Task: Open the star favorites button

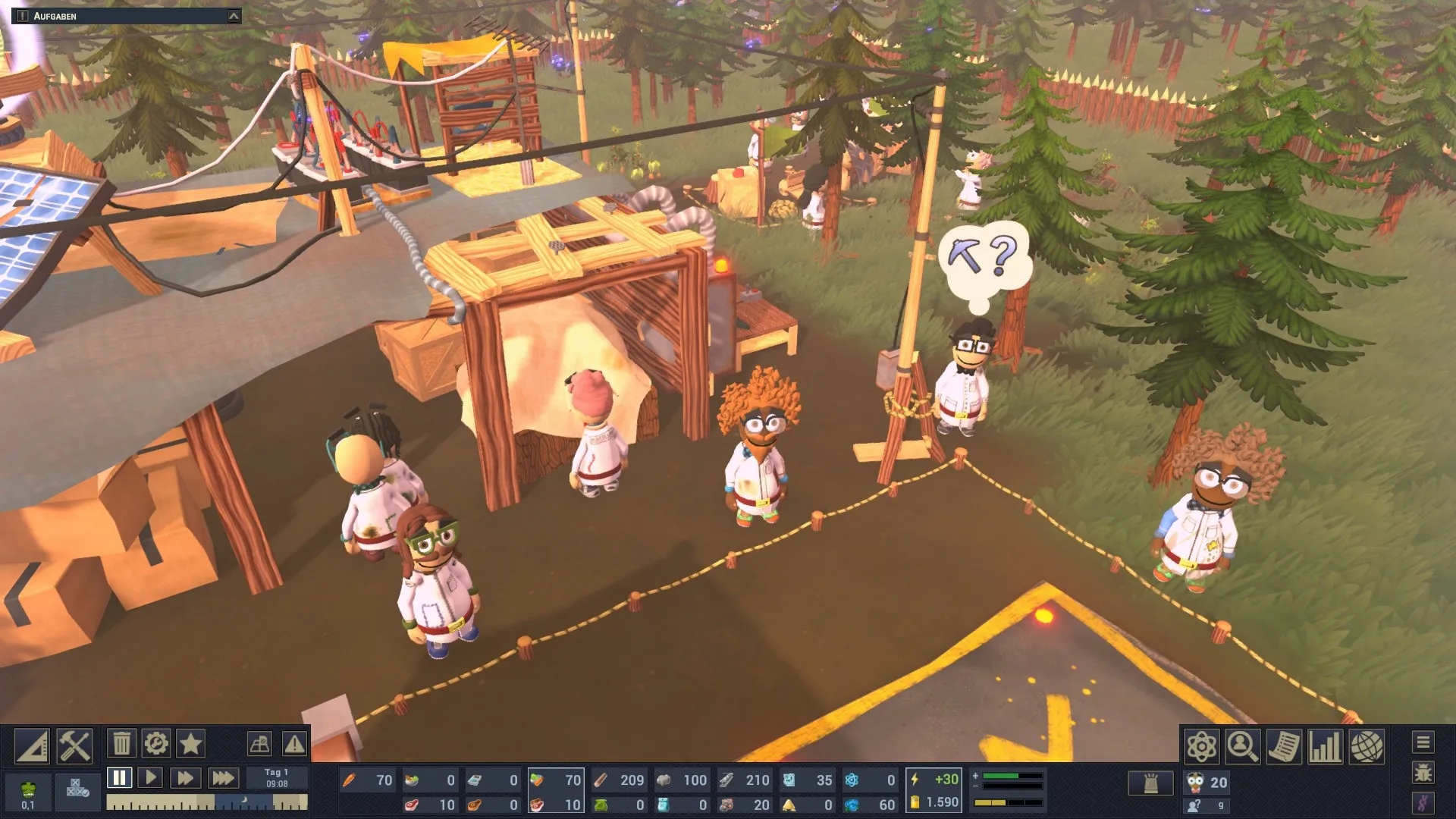Action: point(190,744)
